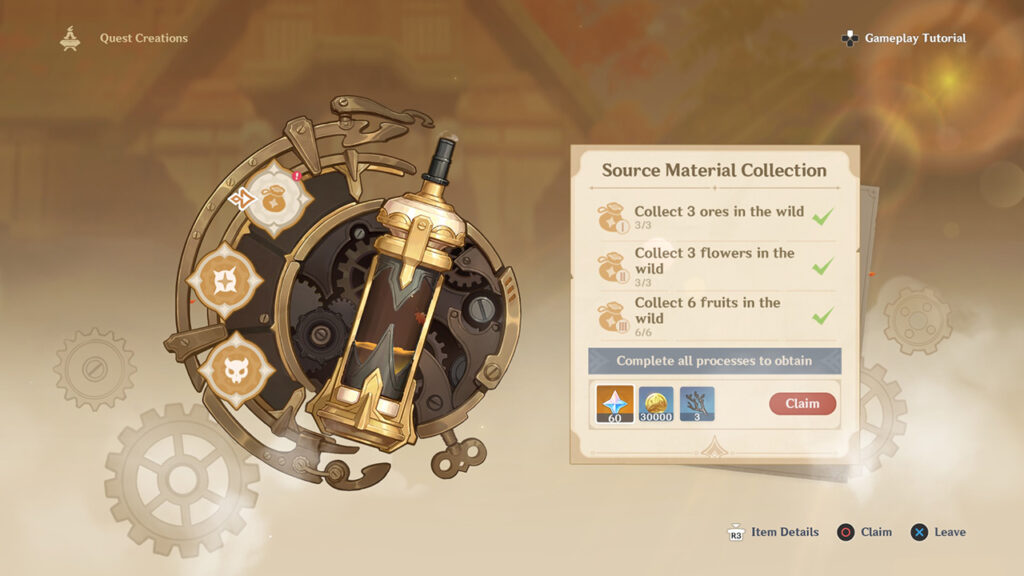
Task: Select the Collect 3 flowers objective row
Action: pos(715,267)
